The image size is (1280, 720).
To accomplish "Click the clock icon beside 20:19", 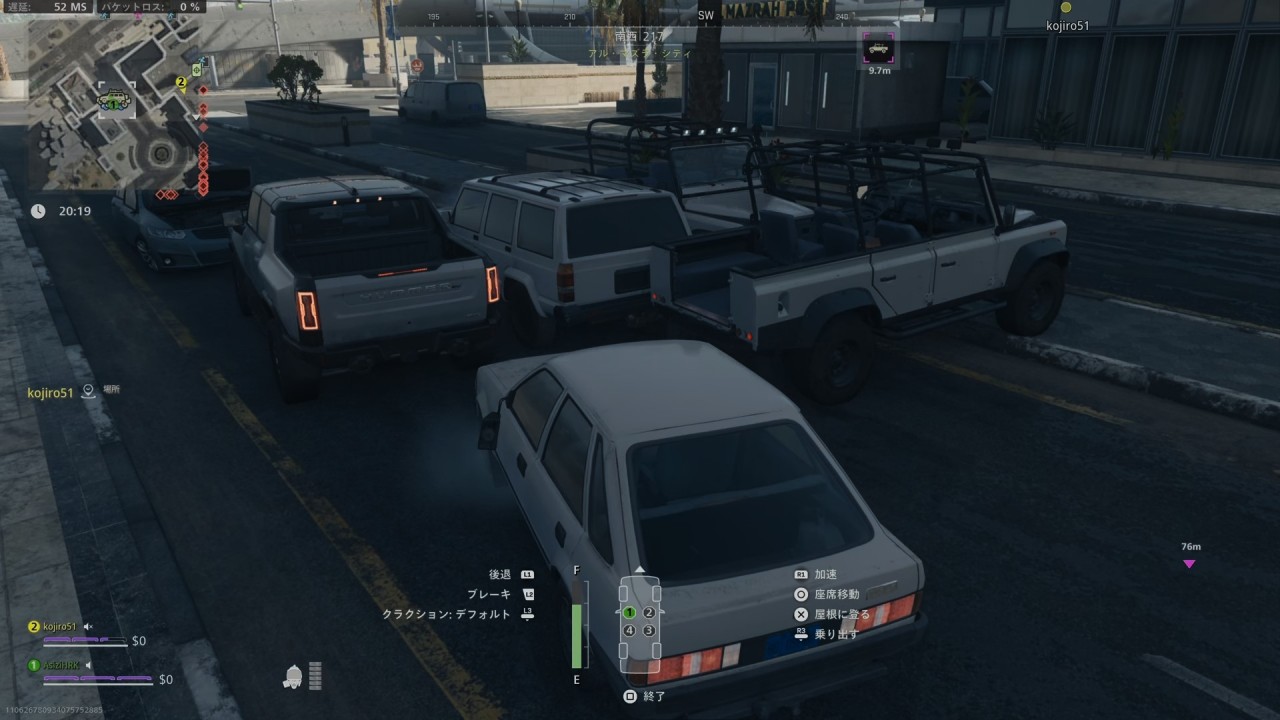I will [38, 211].
